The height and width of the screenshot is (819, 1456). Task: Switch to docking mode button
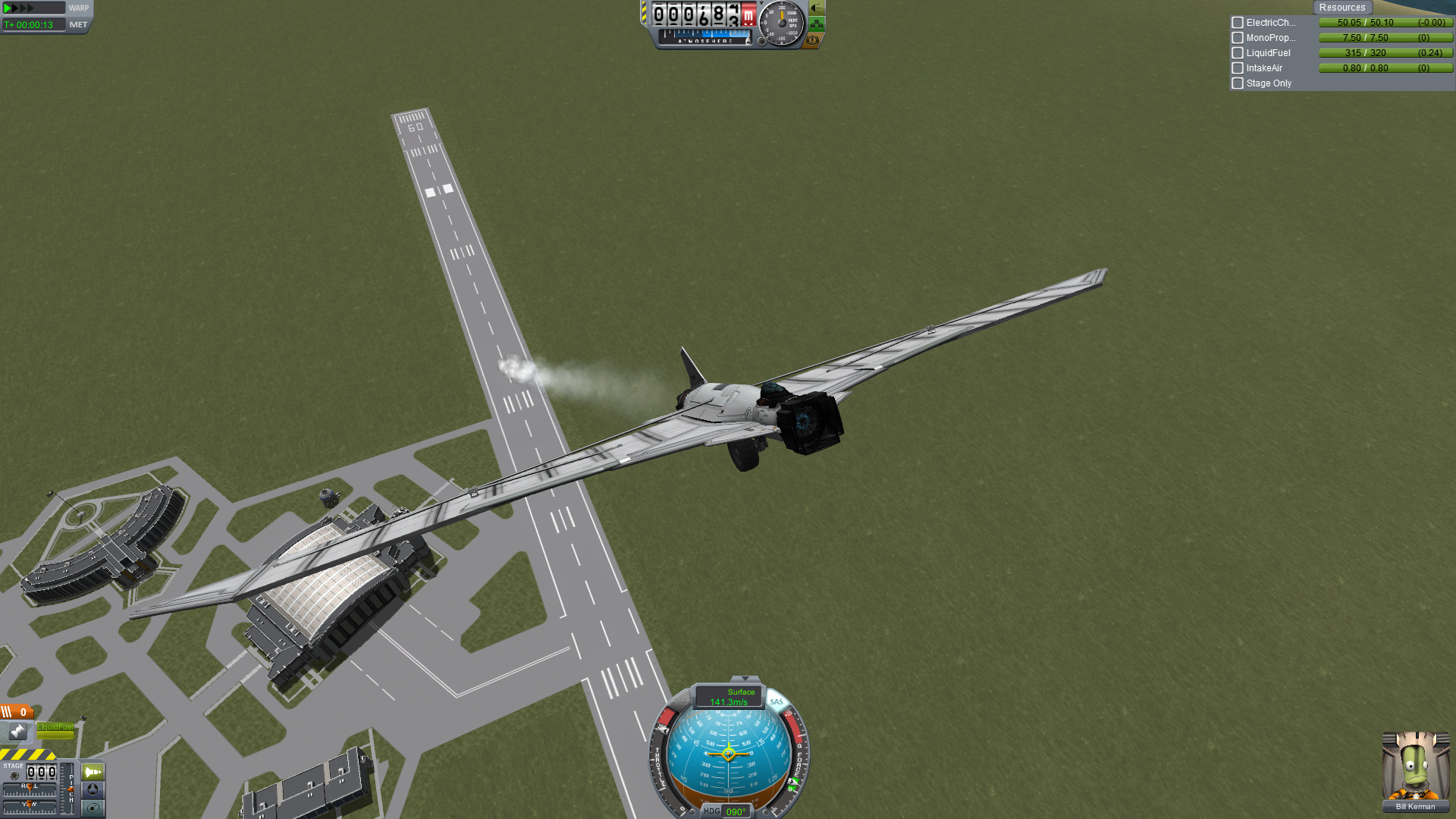(93, 790)
